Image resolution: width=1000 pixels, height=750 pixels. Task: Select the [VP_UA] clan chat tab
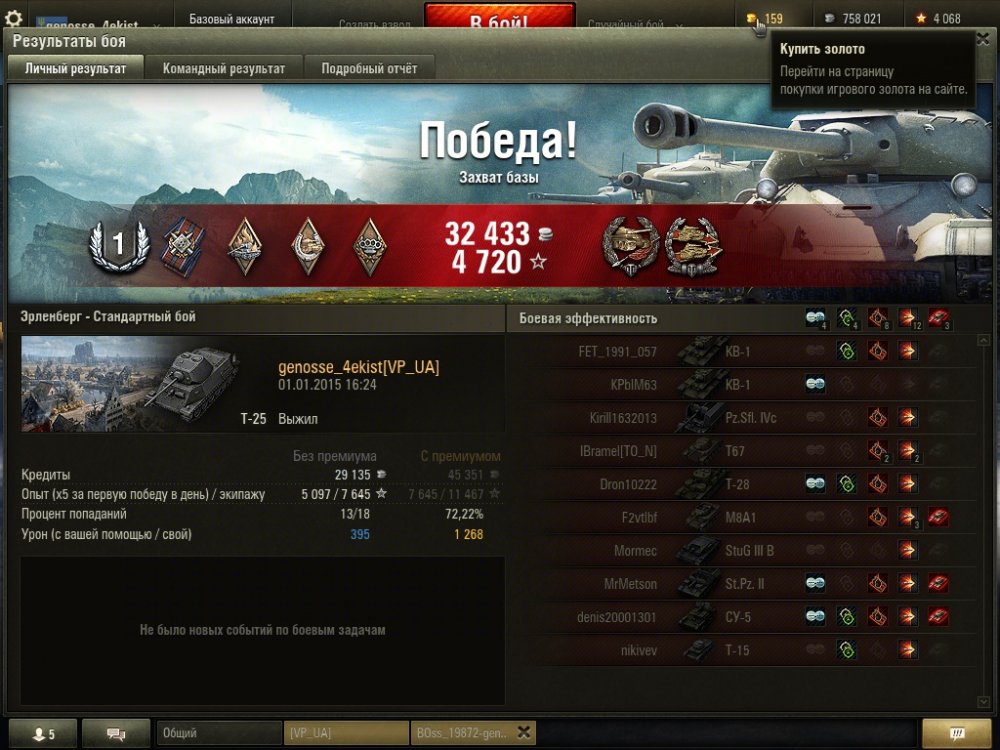tap(345, 734)
